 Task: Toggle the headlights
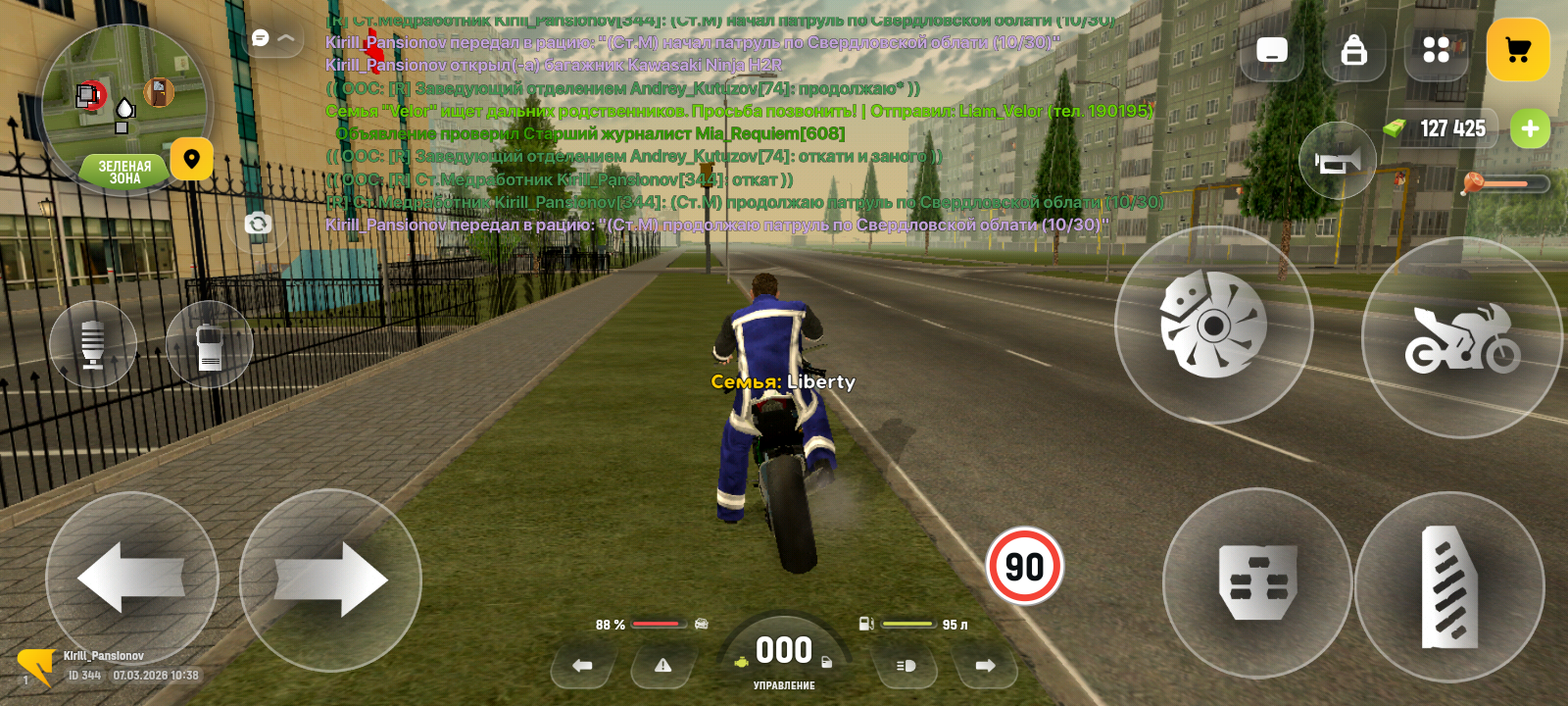pos(906,666)
